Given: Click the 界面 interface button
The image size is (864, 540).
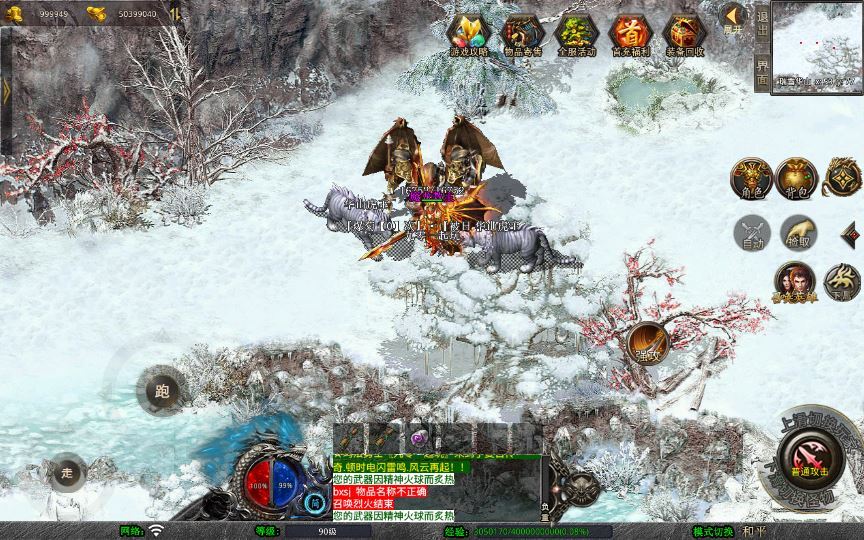Looking at the screenshot, I should [762, 71].
